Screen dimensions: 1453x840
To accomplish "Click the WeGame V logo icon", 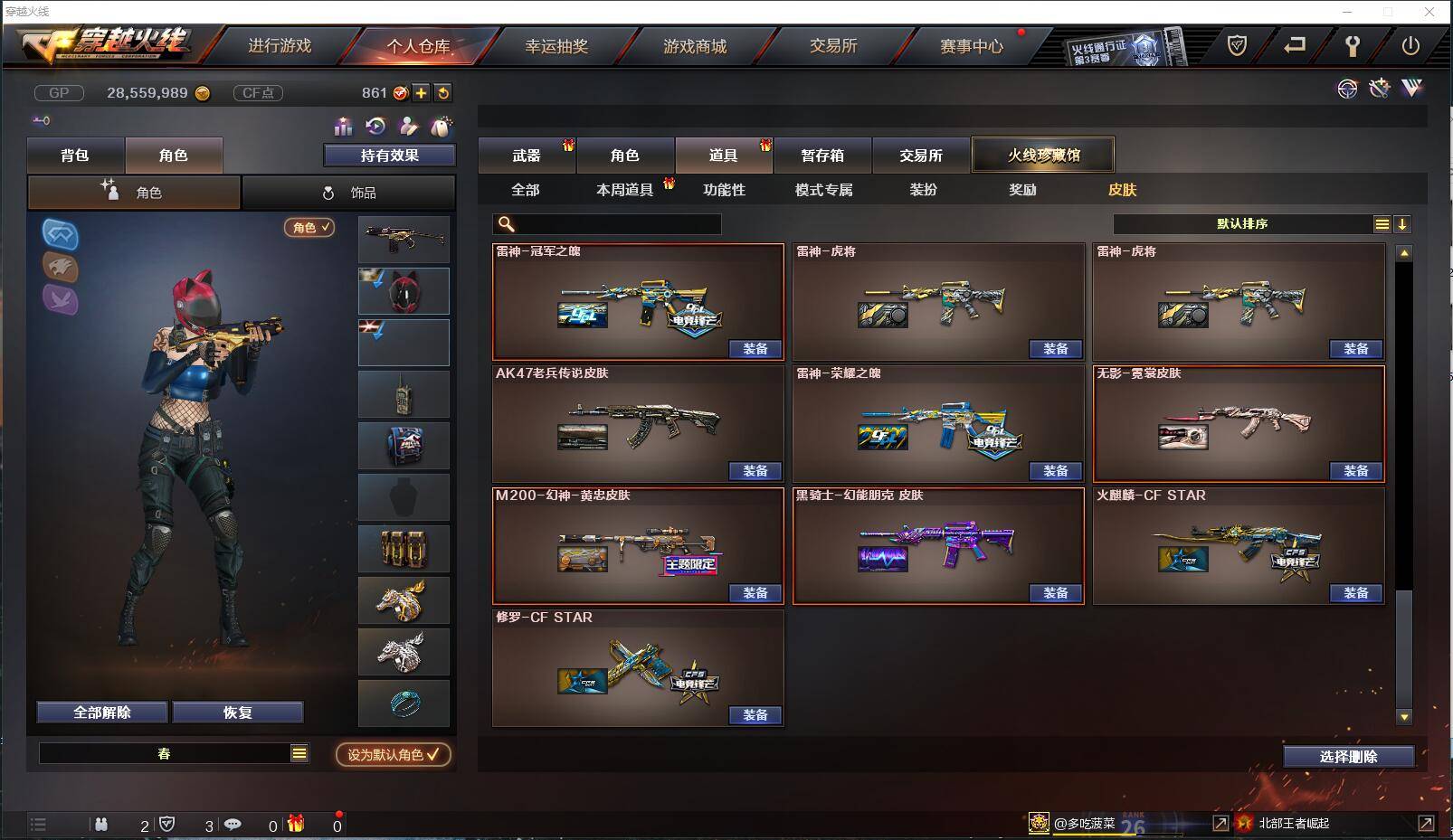I will click(x=1410, y=90).
